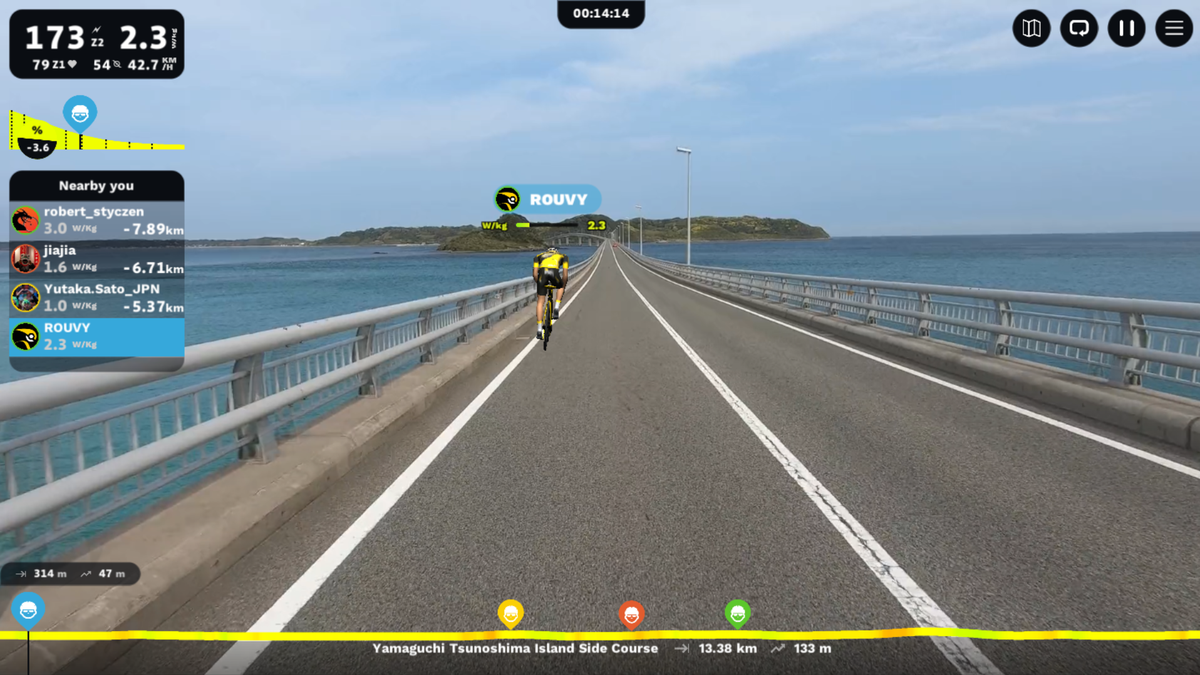Choose jiajia from nearby riders
The width and height of the screenshot is (1200, 675).
(x=97, y=259)
